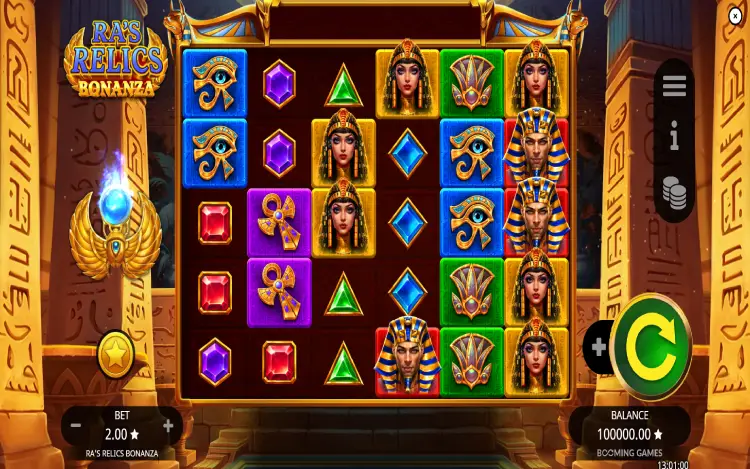Open the hamburger menu
750x469 pixels.
675,86
